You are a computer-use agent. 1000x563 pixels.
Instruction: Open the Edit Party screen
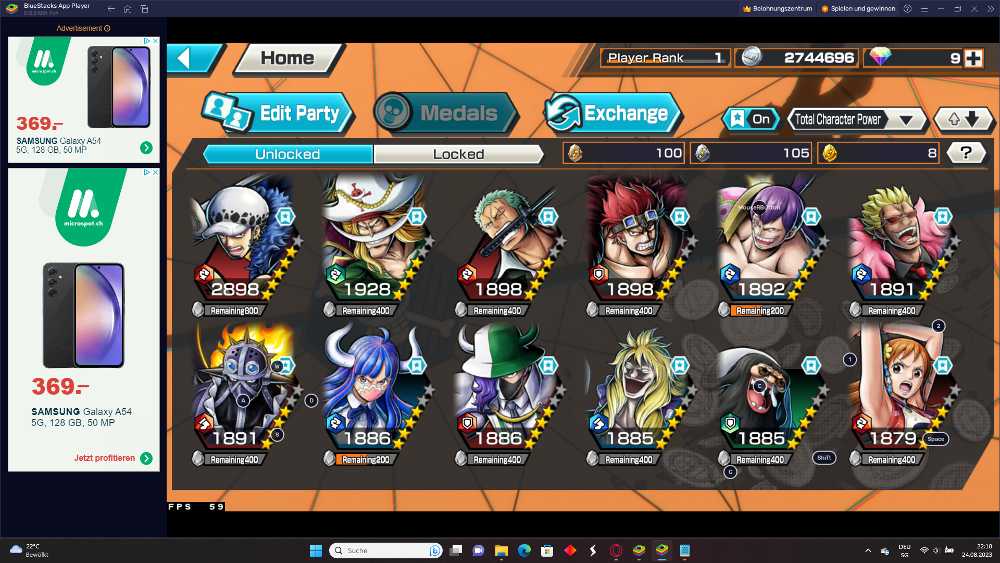(280, 113)
